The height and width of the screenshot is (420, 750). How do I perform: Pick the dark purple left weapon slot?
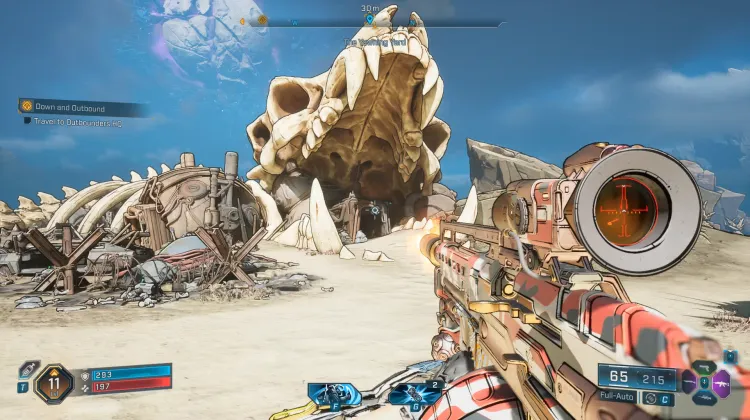click(690, 380)
